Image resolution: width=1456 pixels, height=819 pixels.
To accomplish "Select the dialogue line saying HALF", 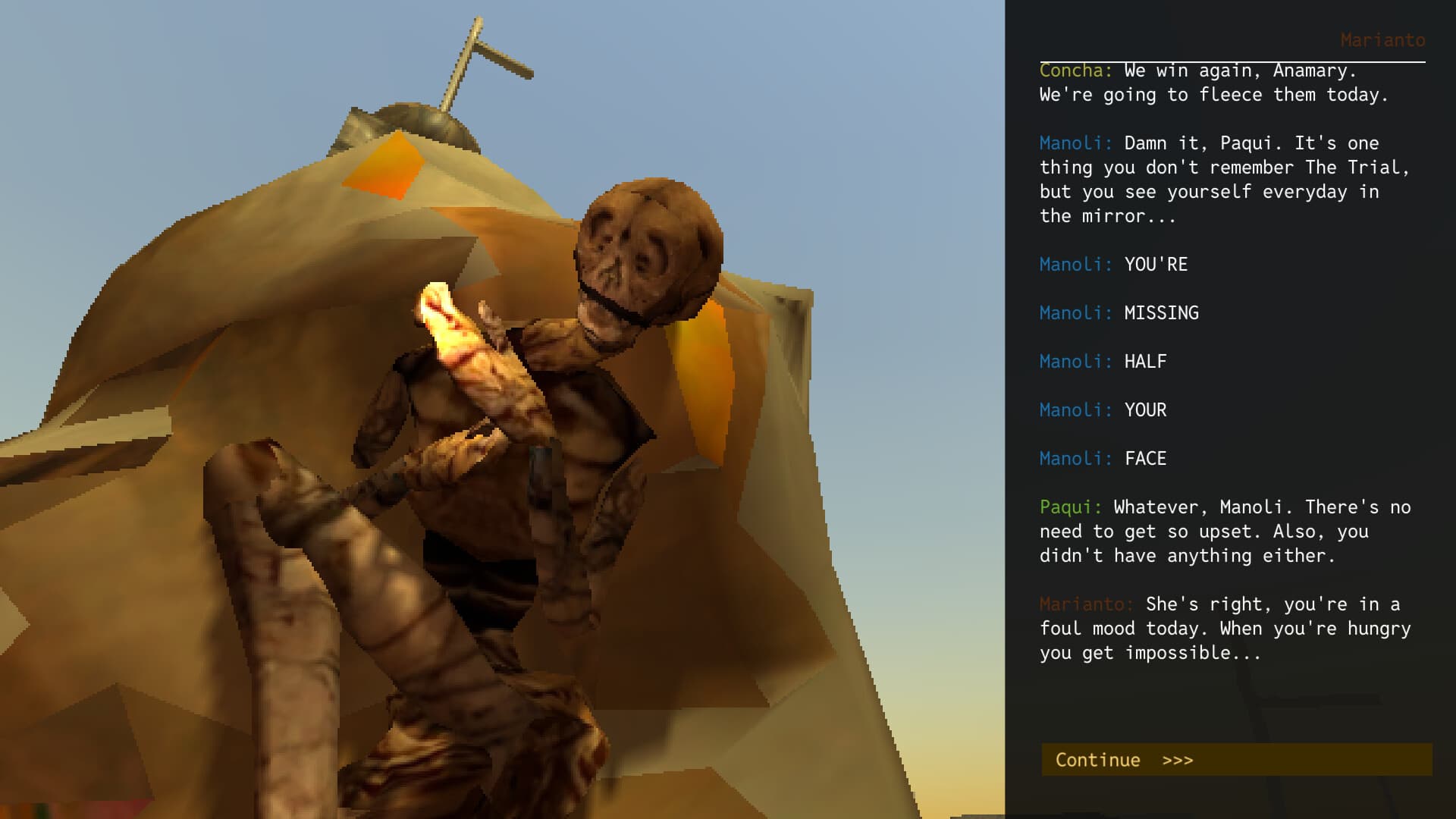I will click(1144, 362).
